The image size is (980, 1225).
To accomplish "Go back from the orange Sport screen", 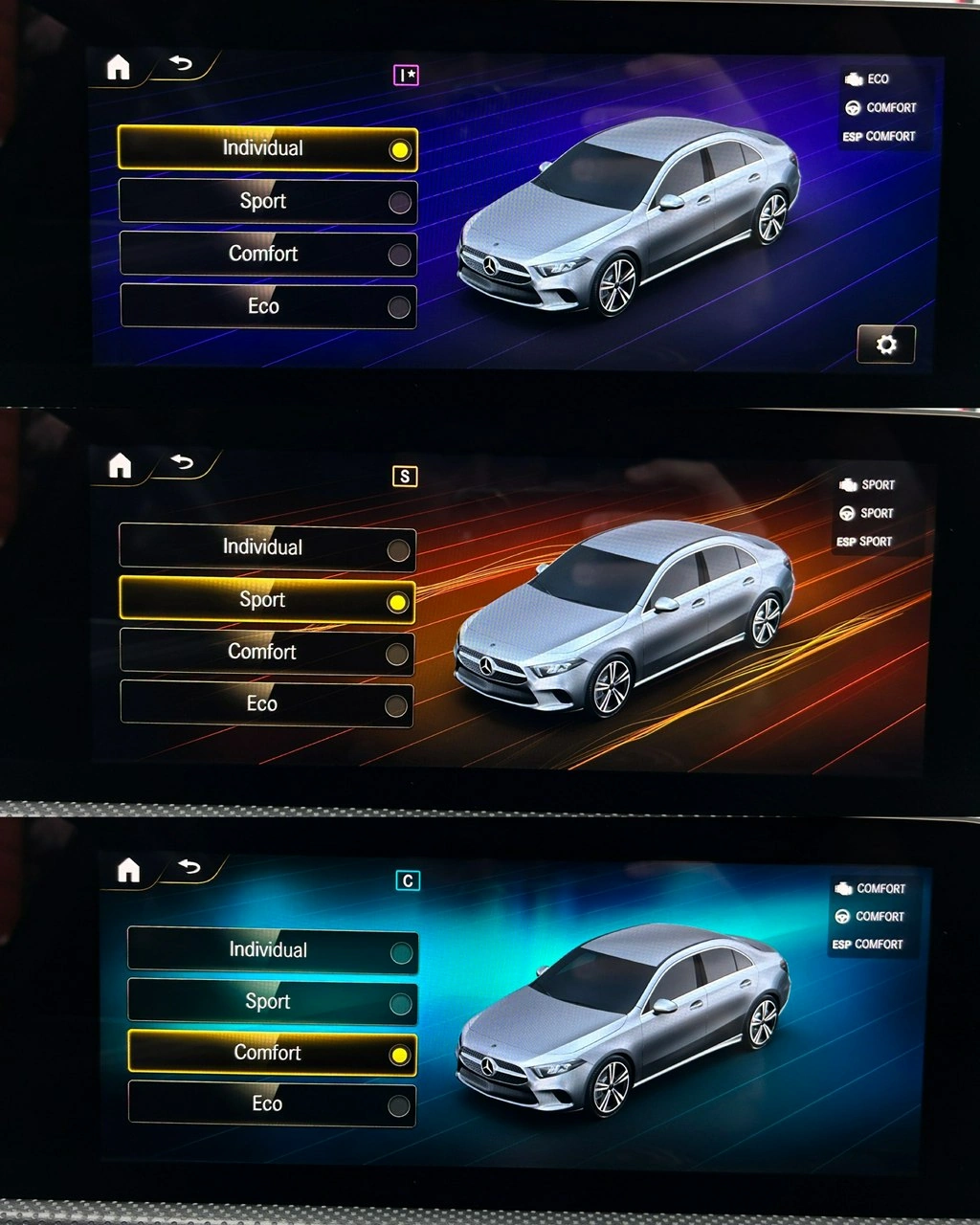I will pos(182,463).
